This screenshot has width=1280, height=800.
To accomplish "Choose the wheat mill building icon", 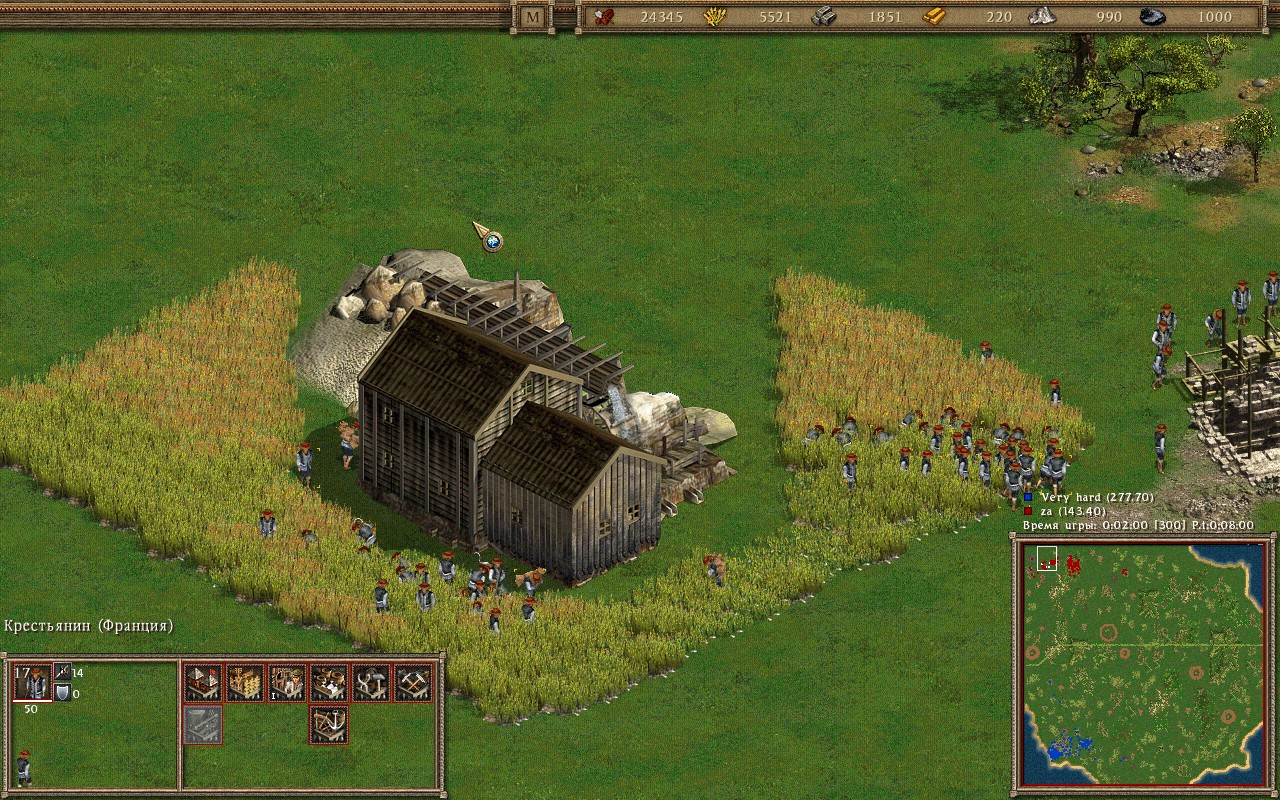I will tap(245, 683).
